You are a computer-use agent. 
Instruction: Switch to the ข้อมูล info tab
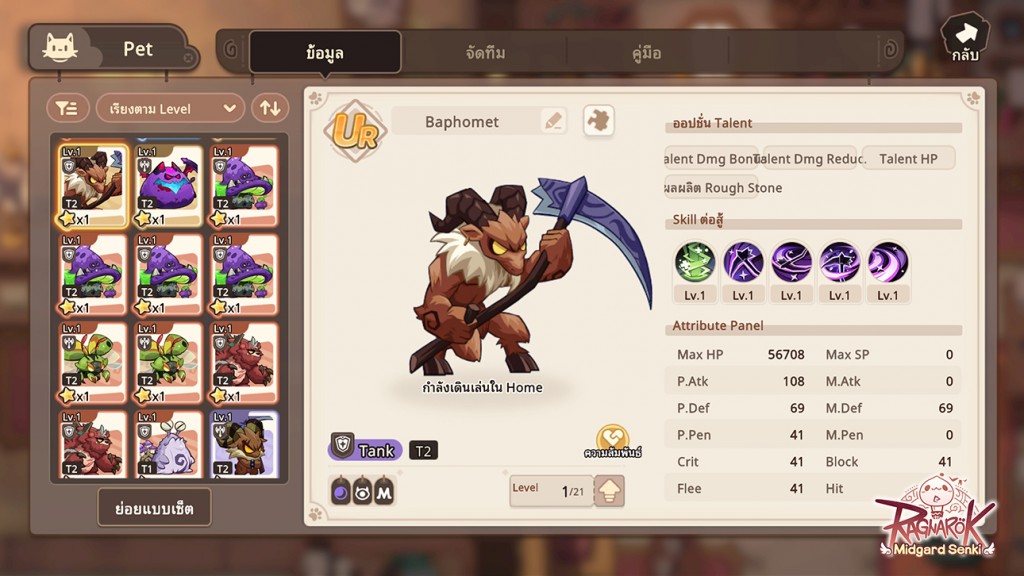pos(325,53)
